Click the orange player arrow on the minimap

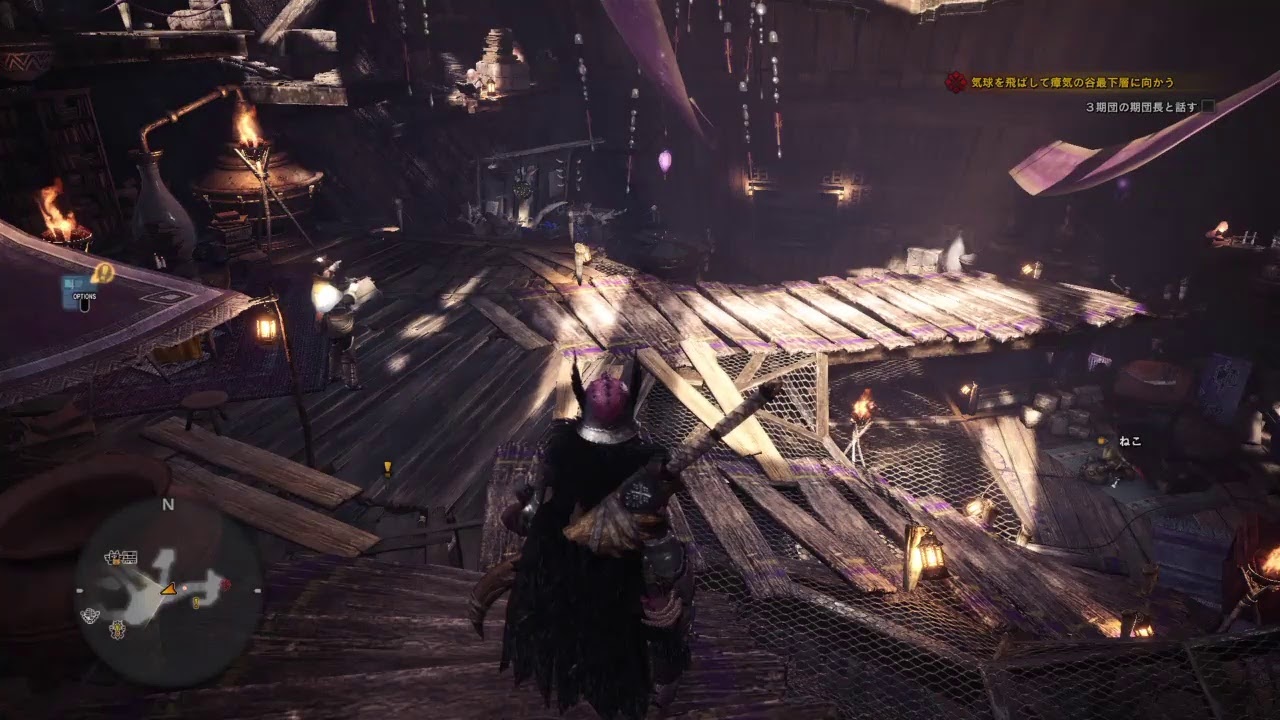tap(168, 590)
